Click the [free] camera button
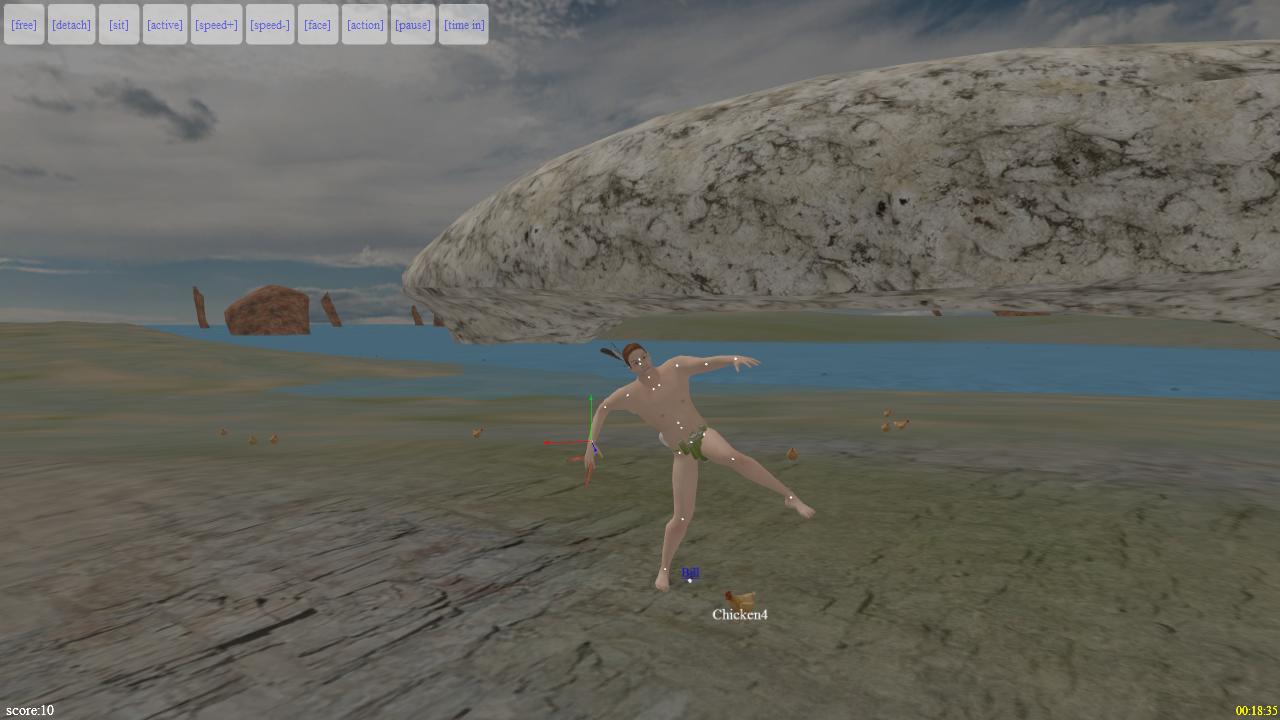This screenshot has width=1280, height=720. (x=23, y=24)
